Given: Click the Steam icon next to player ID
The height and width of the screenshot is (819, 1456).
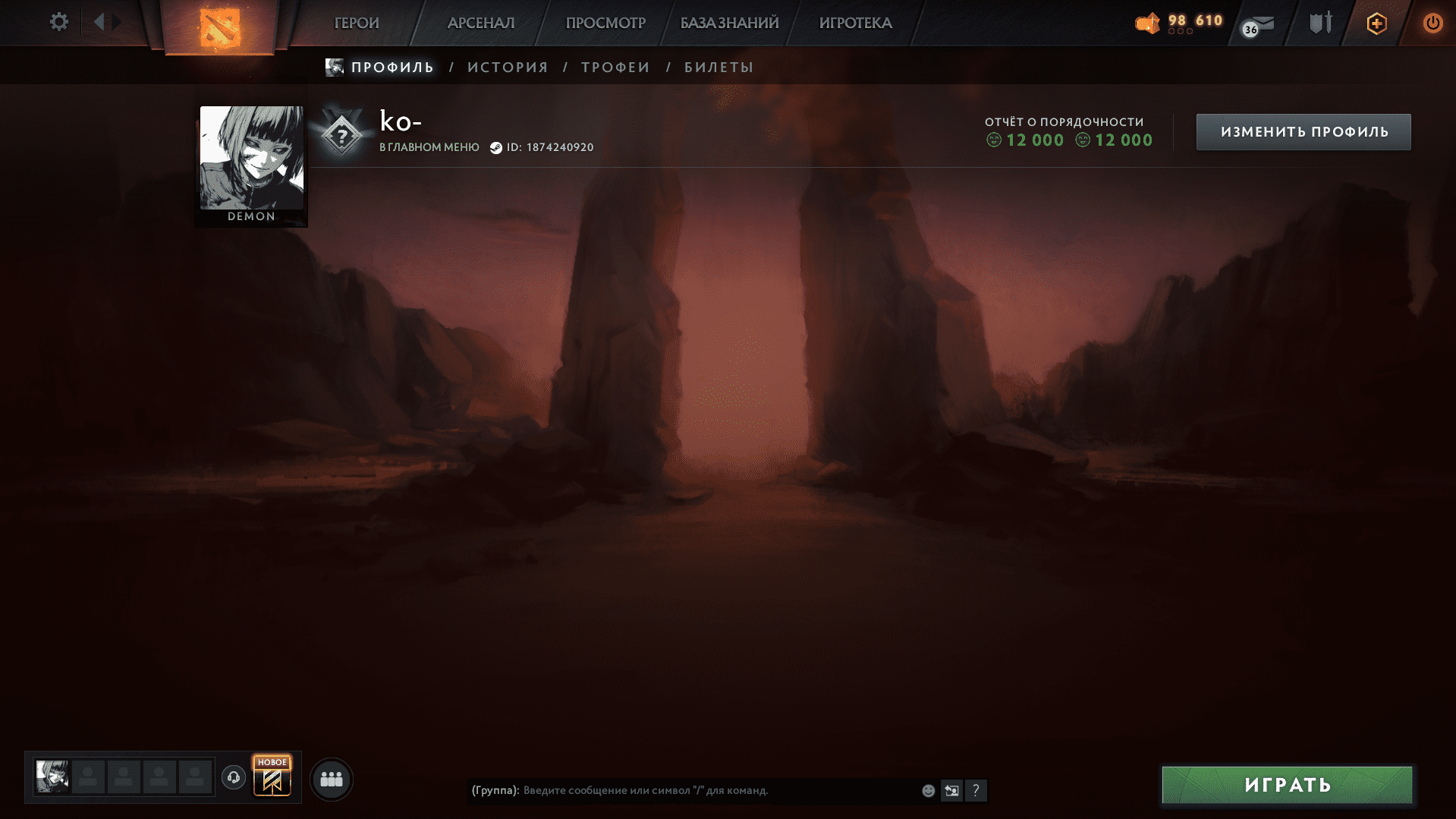Looking at the screenshot, I should tap(497, 148).
